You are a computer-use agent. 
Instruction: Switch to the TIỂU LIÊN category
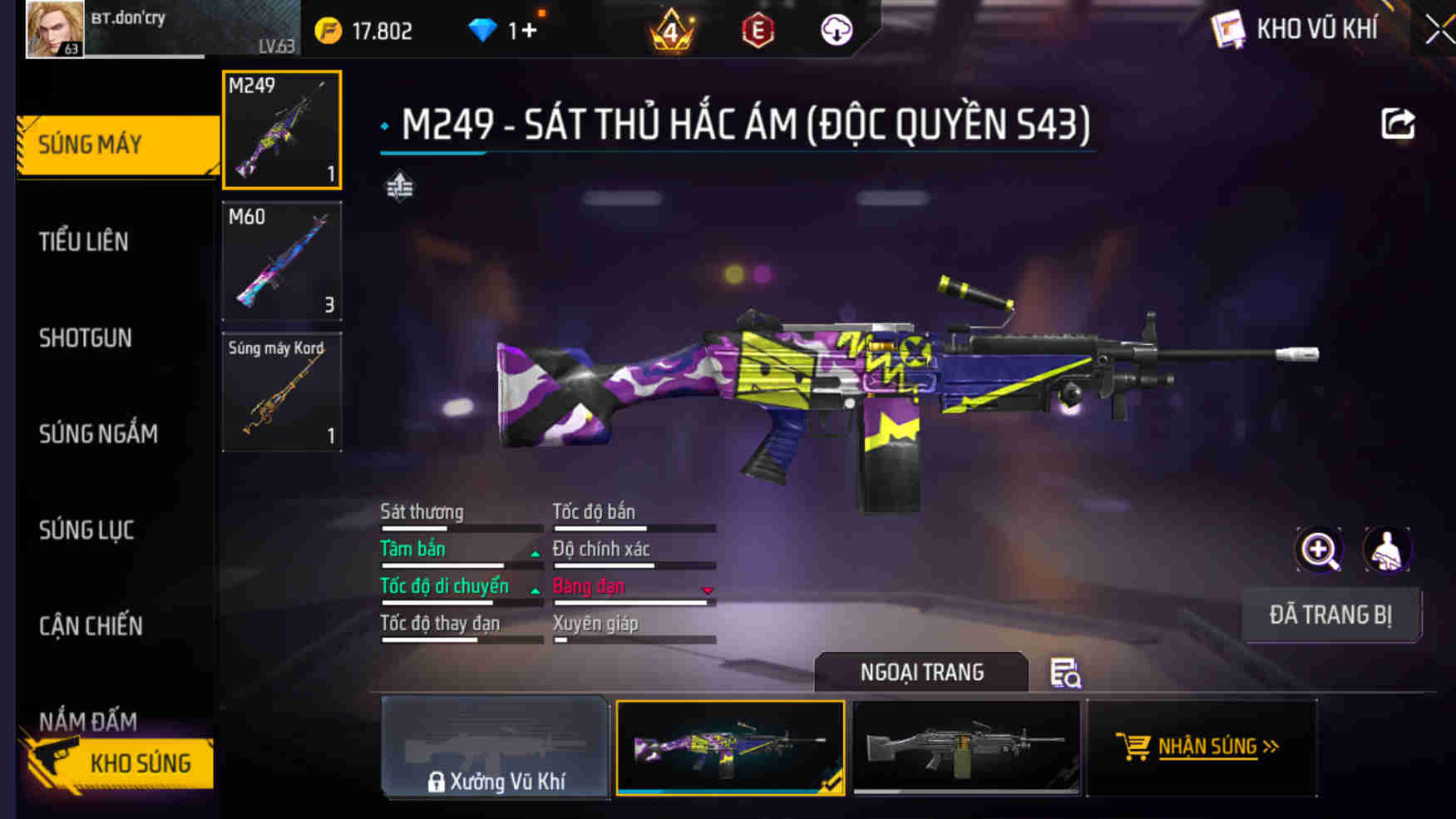(x=83, y=241)
